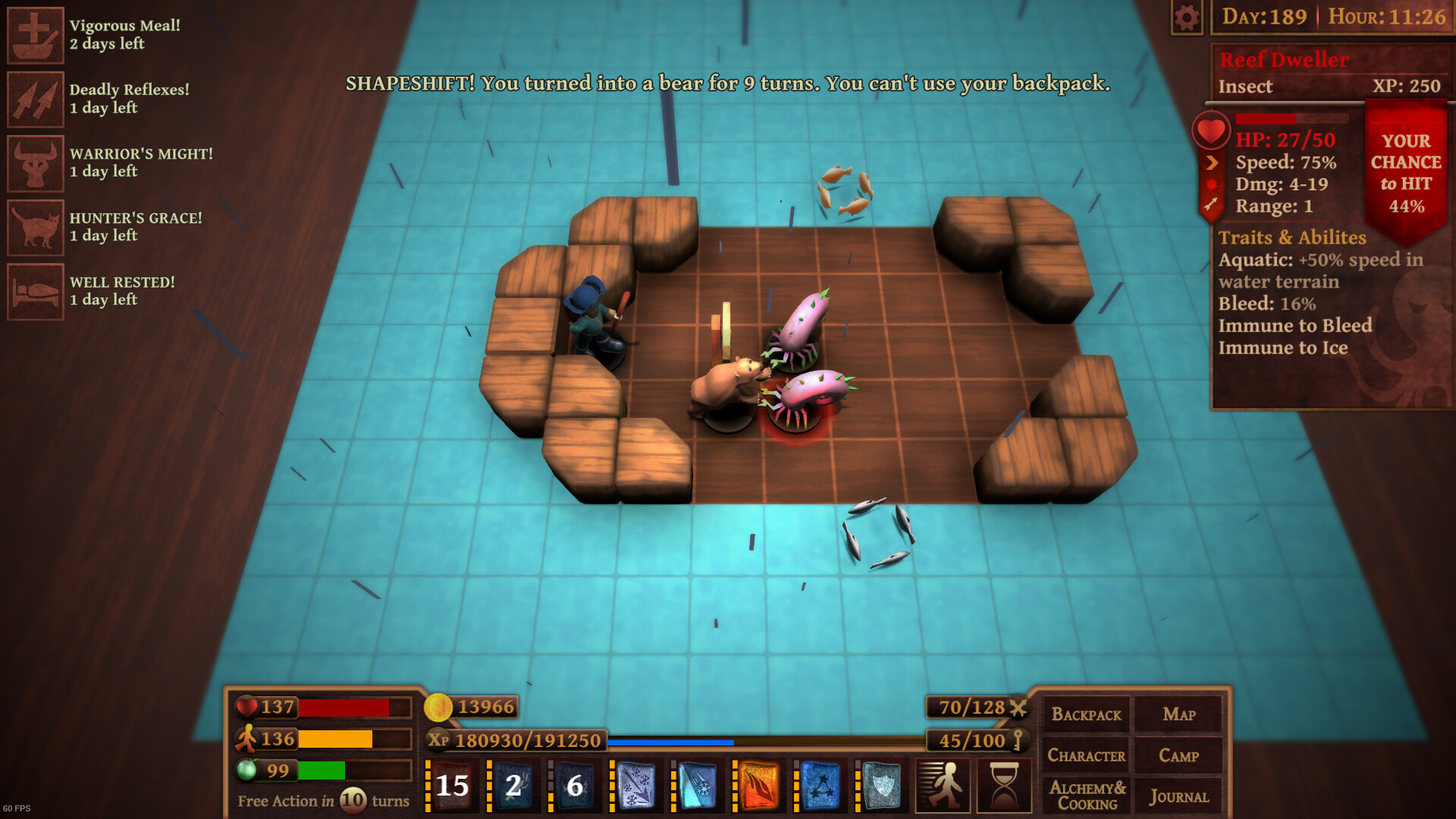The width and height of the screenshot is (1456, 819).
Task: Activate the glowing fire spell scroll
Action: tap(760, 786)
